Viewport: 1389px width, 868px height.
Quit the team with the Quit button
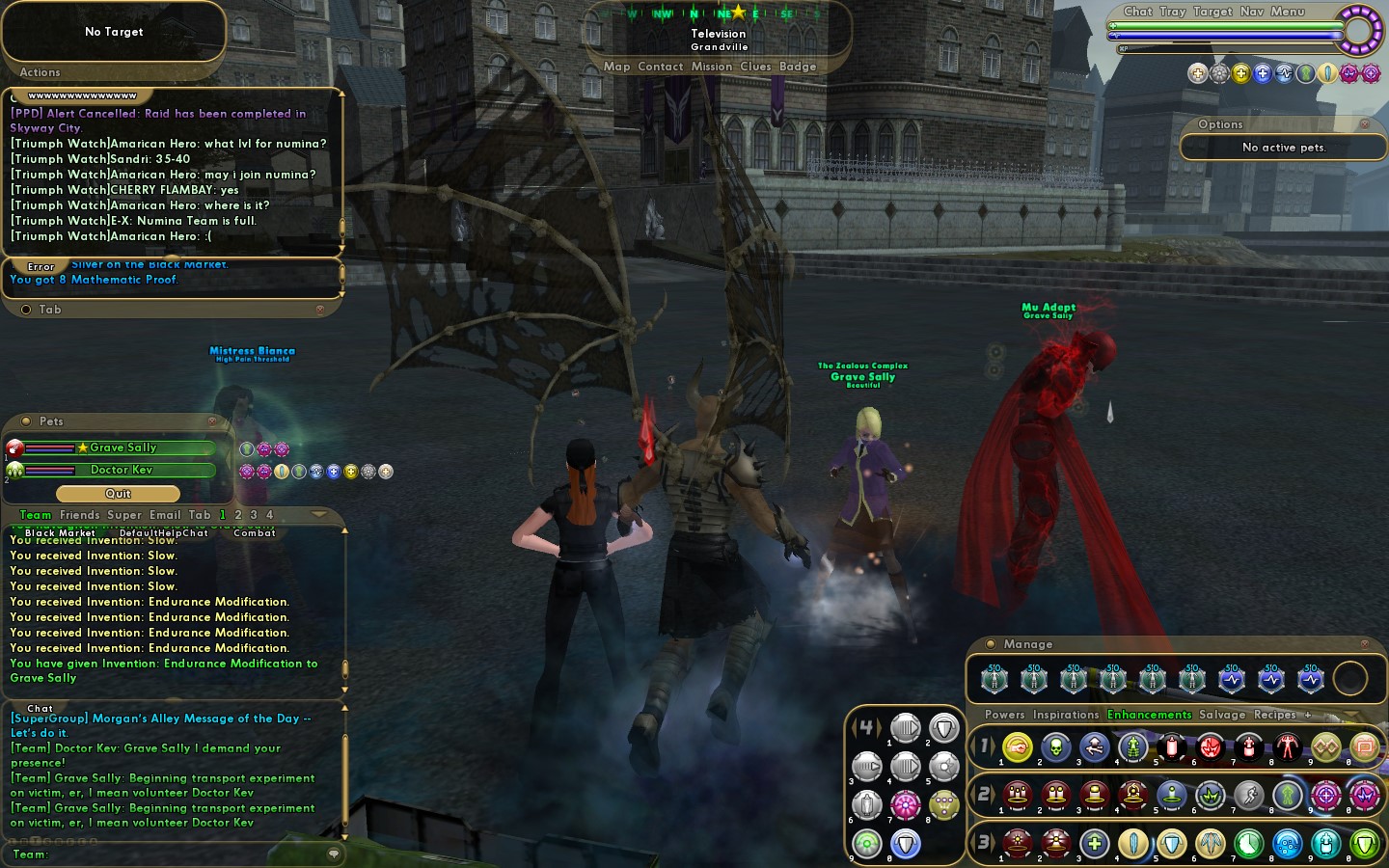(118, 494)
